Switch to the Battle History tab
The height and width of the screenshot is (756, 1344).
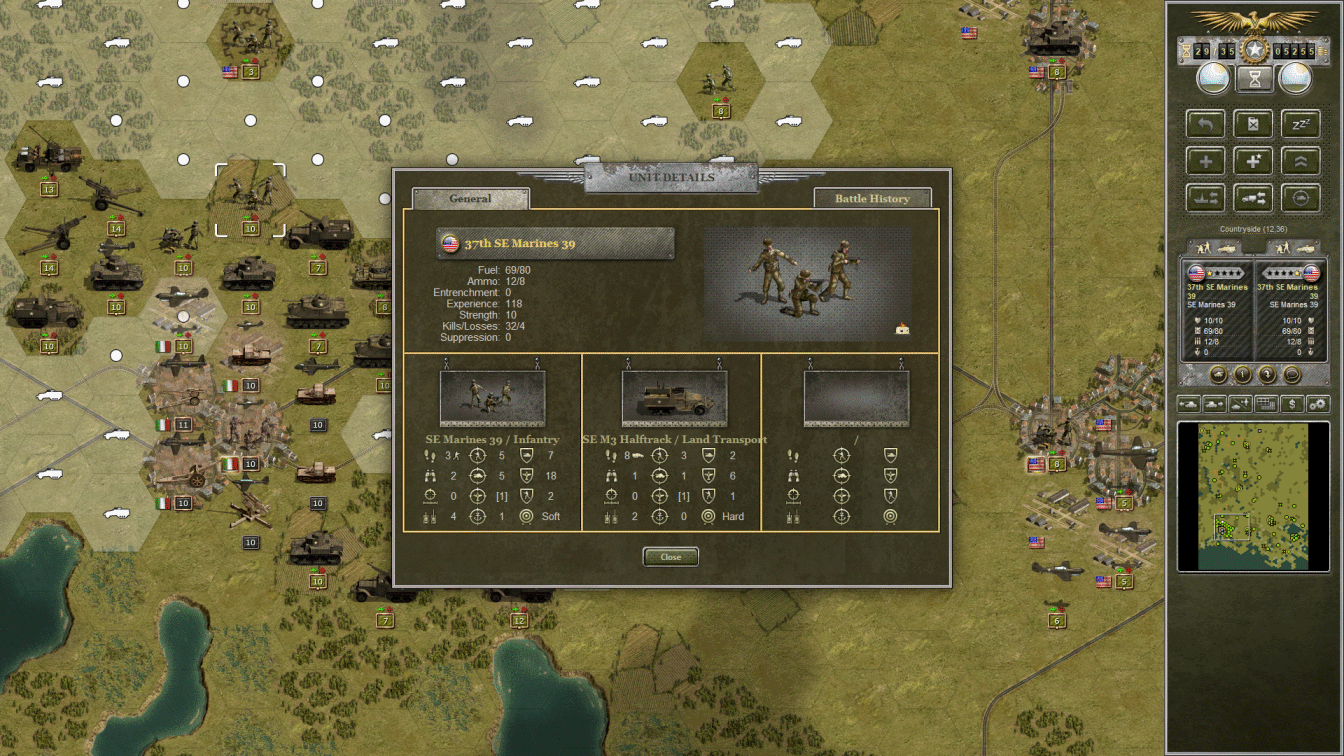(x=871, y=198)
